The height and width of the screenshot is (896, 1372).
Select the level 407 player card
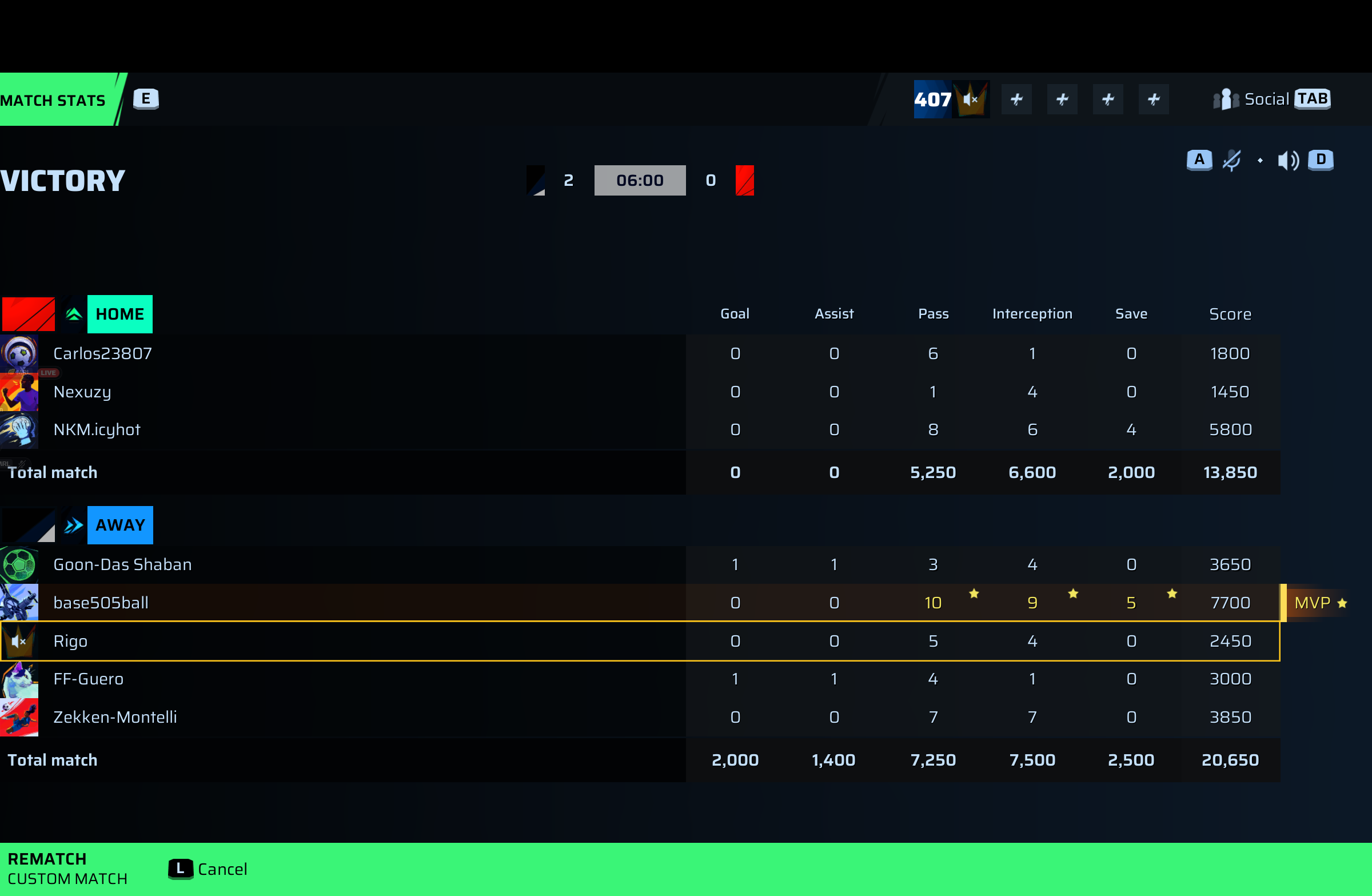[951, 99]
